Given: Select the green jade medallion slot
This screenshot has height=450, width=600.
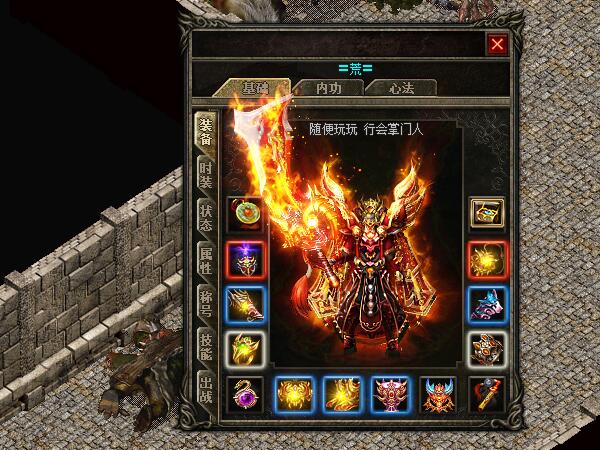Looking at the screenshot, I should tap(245, 213).
